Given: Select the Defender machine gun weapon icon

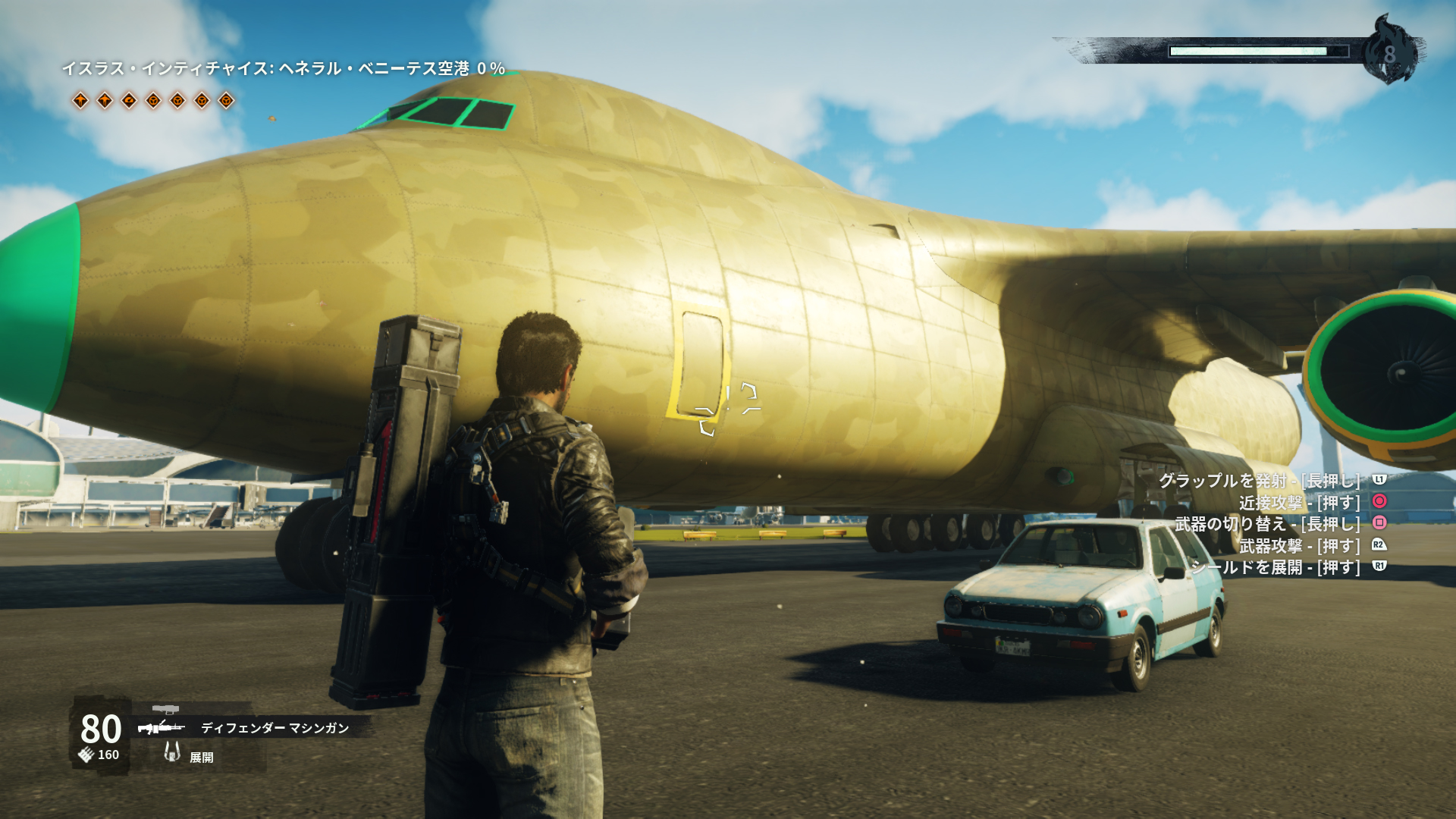Looking at the screenshot, I should 161,728.
